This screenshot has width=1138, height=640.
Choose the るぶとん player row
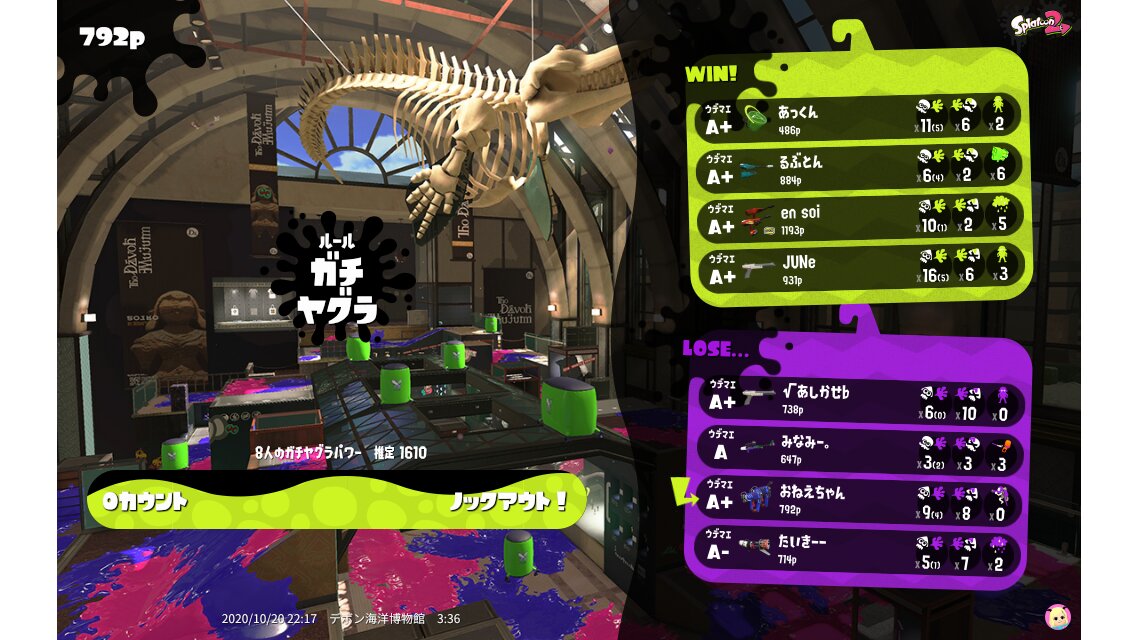click(x=858, y=167)
